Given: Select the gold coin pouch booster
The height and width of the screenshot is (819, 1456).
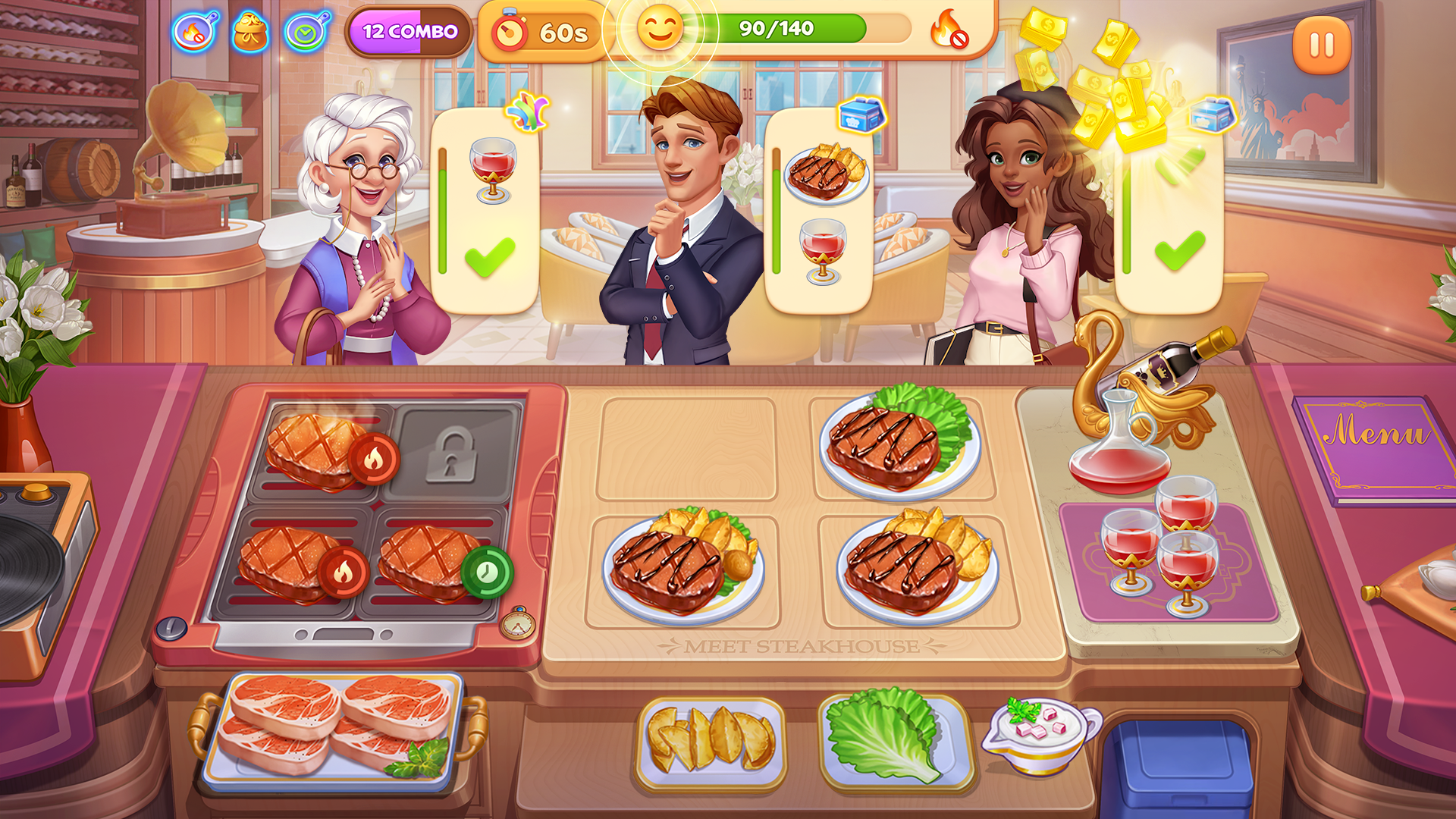Looking at the screenshot, I should (250, 30).
